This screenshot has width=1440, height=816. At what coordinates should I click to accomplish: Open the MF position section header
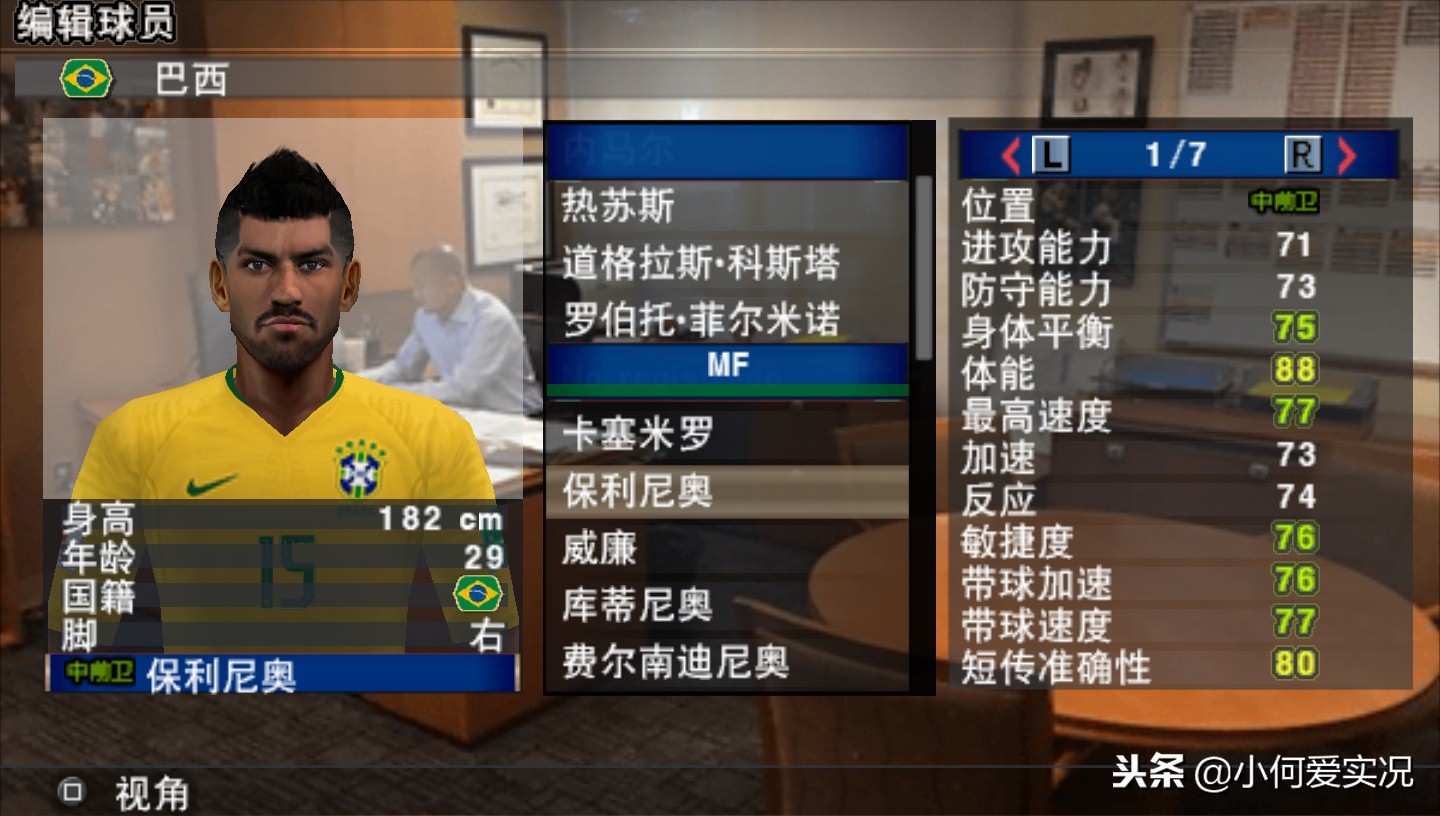coord(727,364)
